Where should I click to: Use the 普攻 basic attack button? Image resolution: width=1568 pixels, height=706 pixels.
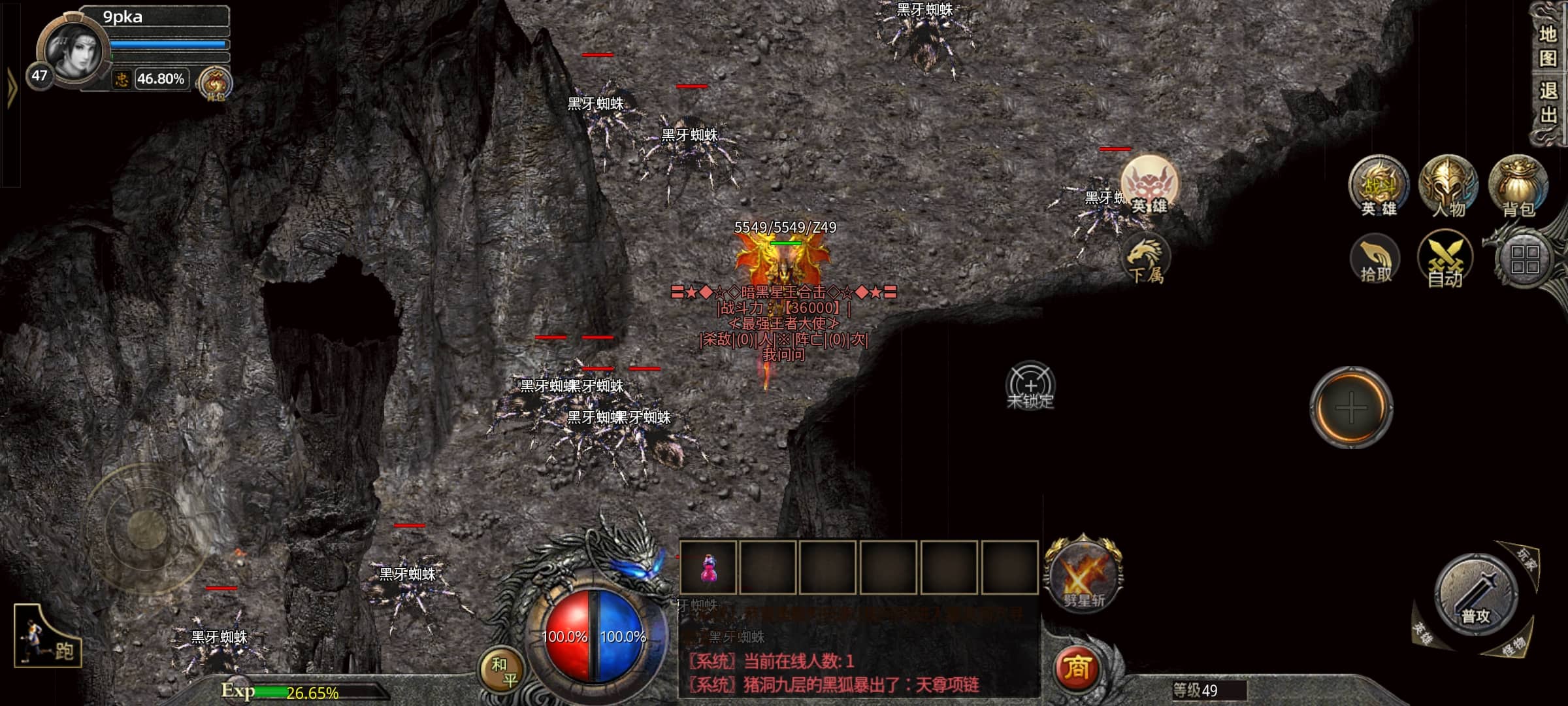[x=1475, y=595]
